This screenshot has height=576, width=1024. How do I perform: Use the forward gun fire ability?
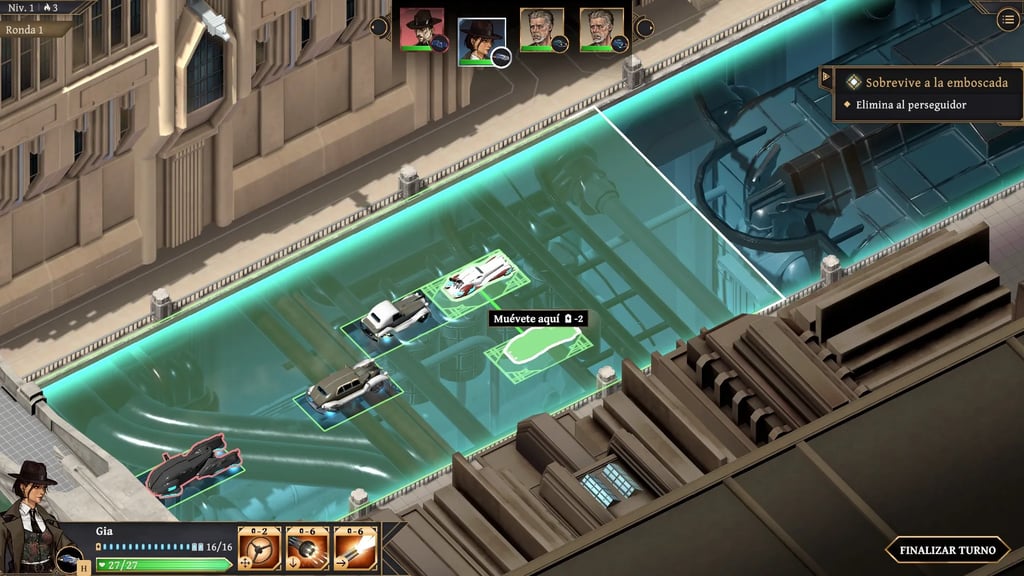(x=355, y=548)
